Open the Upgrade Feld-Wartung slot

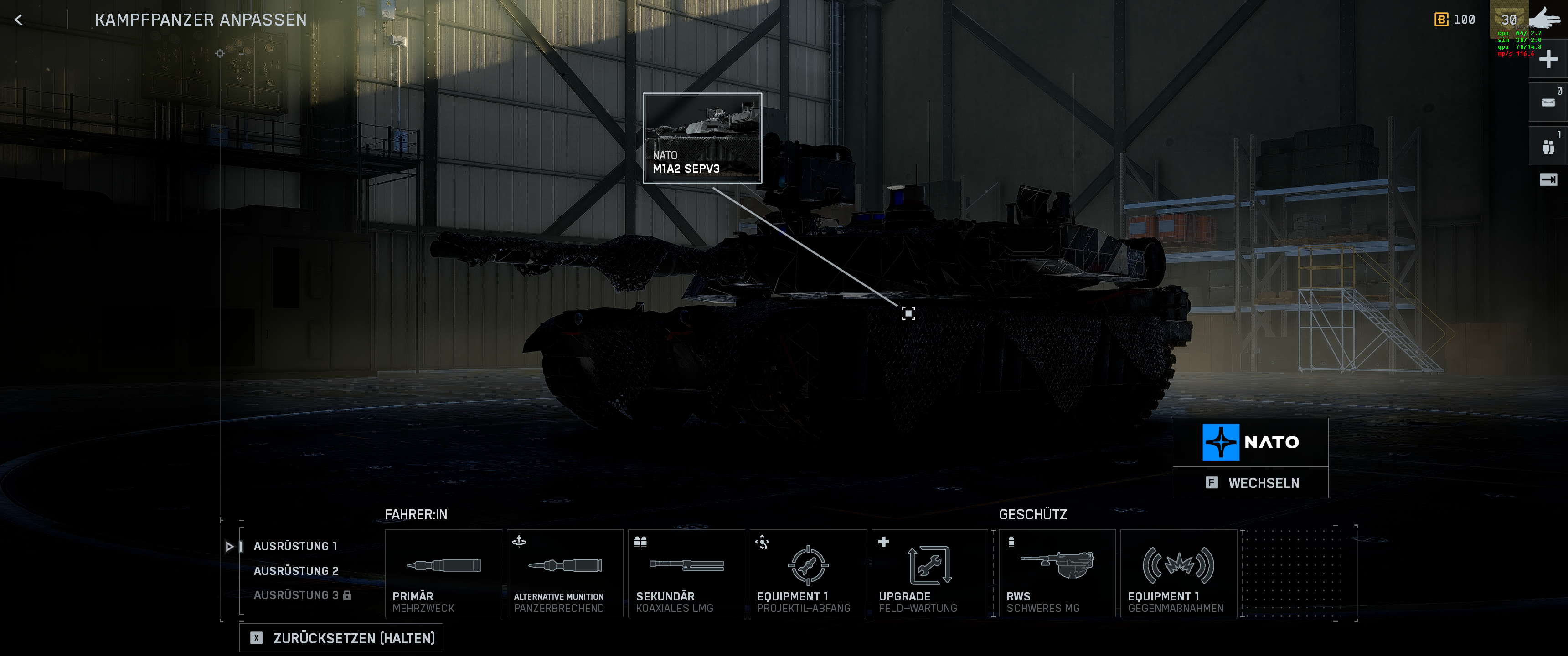(x=929, y=573)
